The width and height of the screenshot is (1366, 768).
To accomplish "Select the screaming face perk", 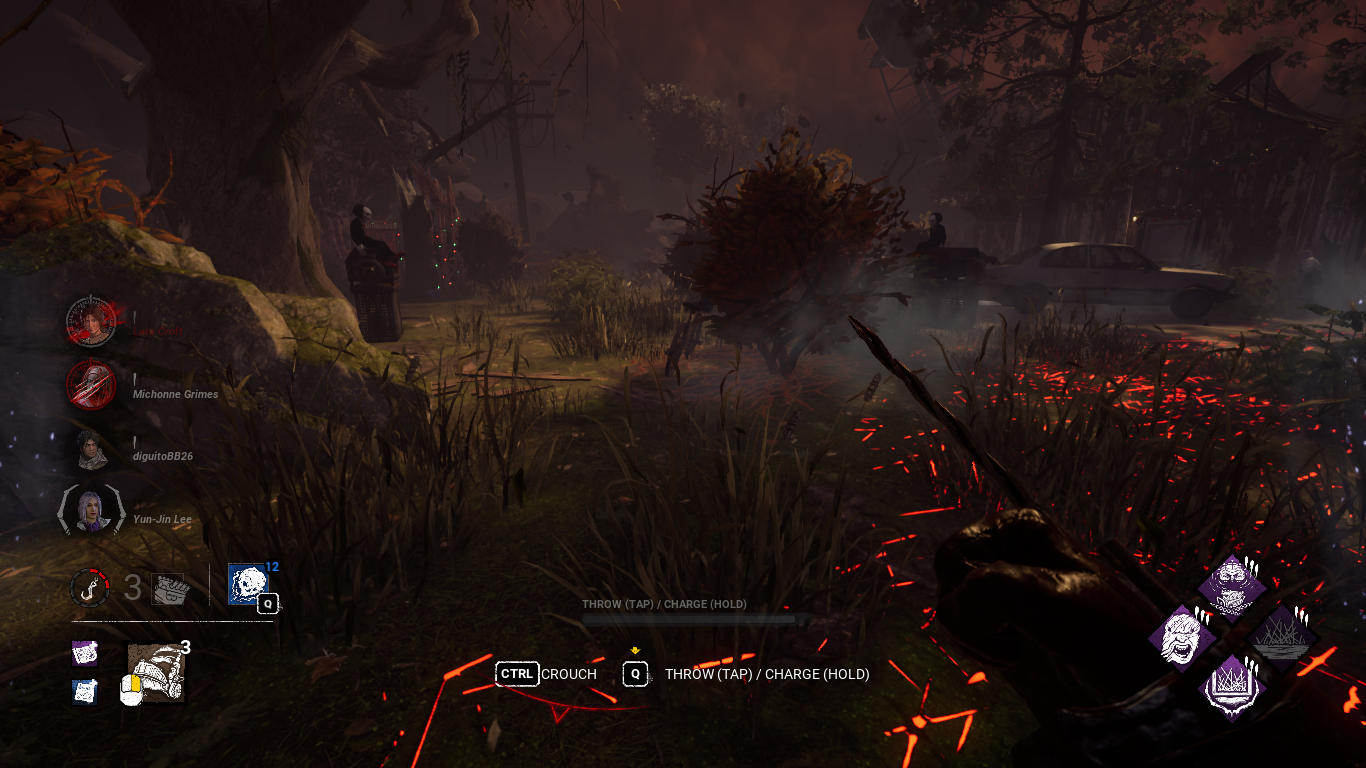I will tap(1181, 637).
